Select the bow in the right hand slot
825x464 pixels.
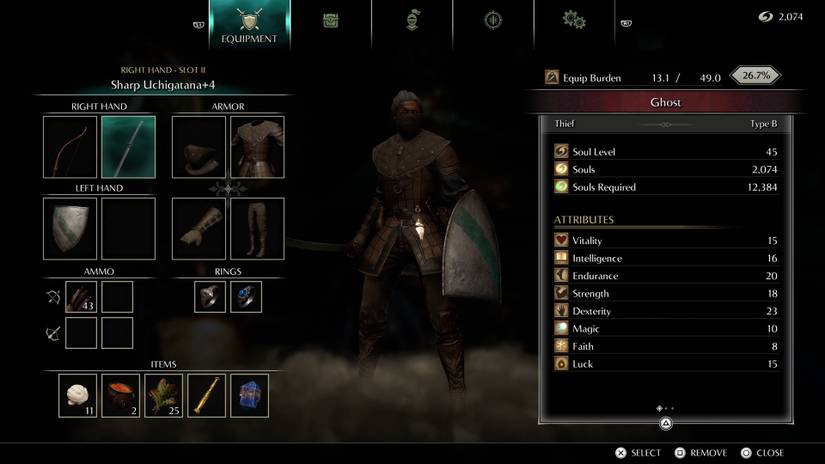click(x=70, y=147)
